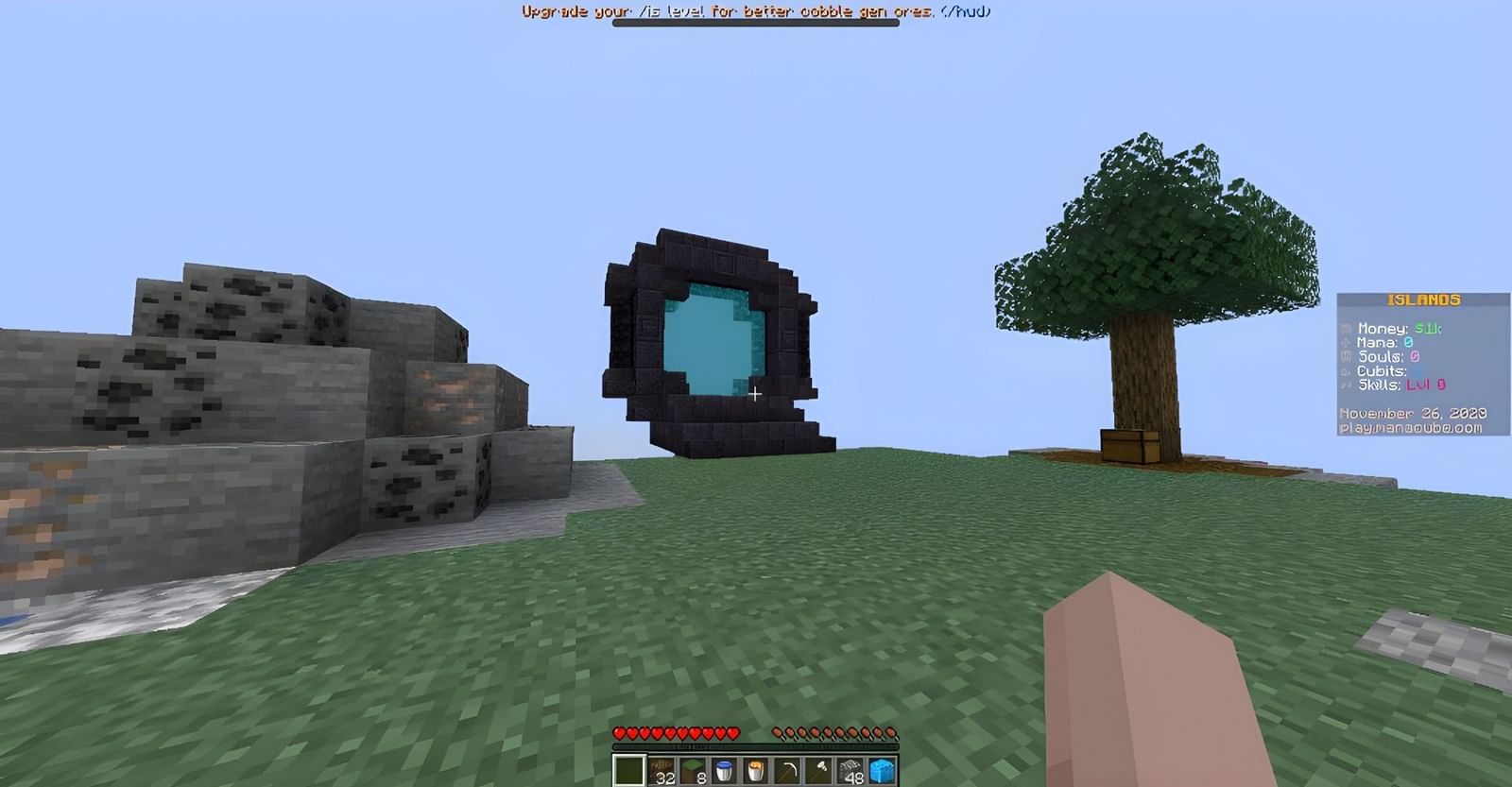
Task: Click the Souls icon on the scoreboard
Action: tap(1345, 357)
